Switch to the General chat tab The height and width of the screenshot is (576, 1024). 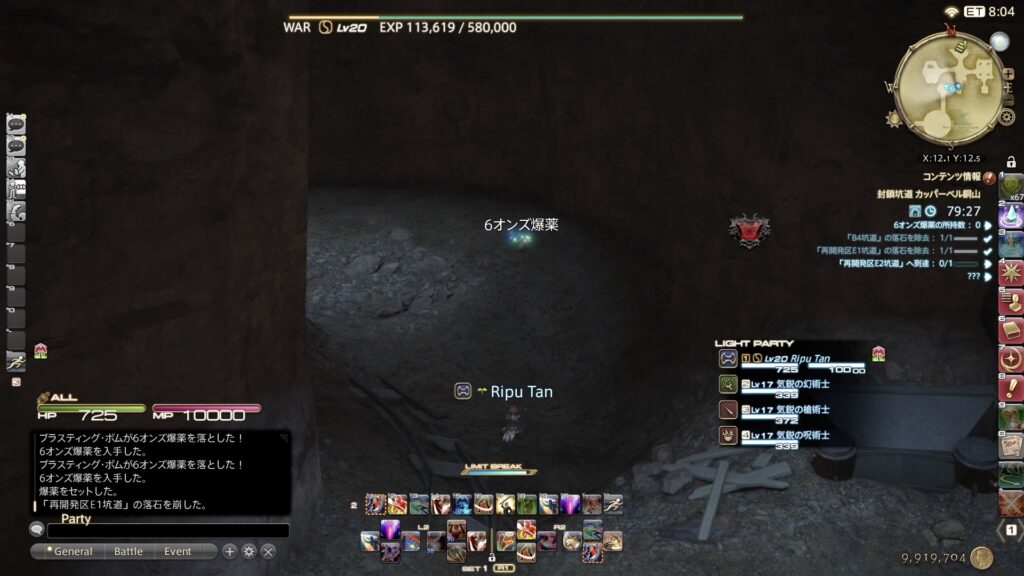(73, 551)
